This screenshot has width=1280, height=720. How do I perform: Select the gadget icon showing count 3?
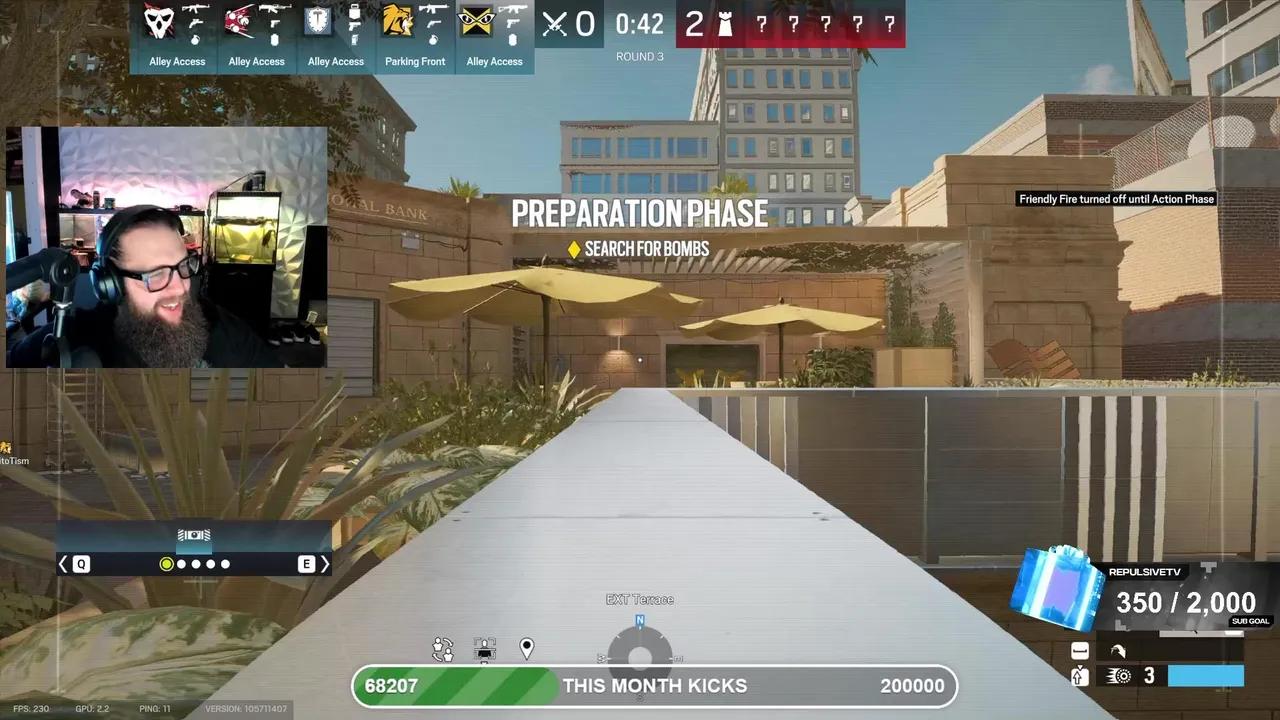coord(1118,676)
